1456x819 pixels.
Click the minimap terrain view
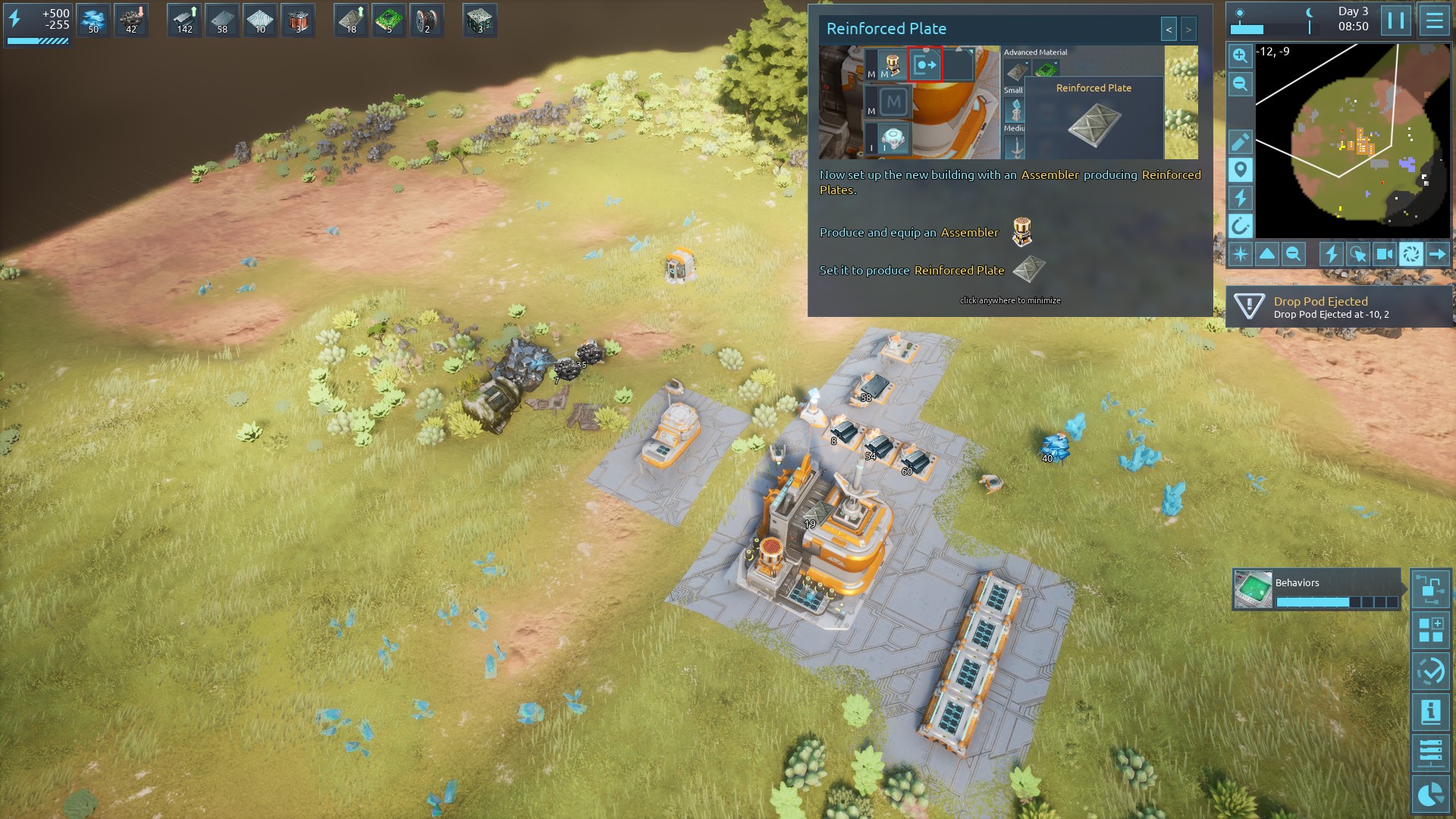pyautogui.click(x=1351, y=140)
